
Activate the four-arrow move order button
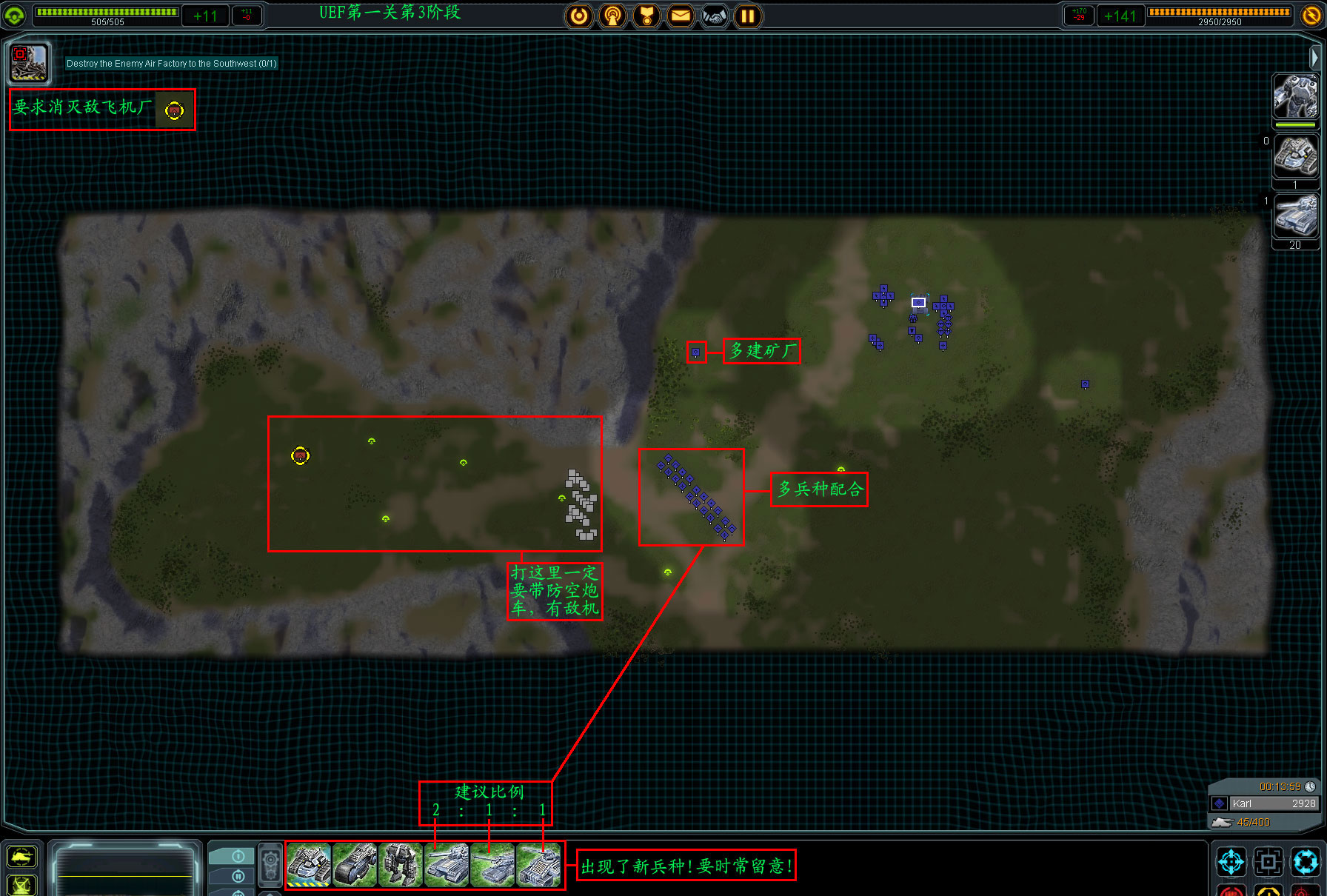(x=1231, y=862)
